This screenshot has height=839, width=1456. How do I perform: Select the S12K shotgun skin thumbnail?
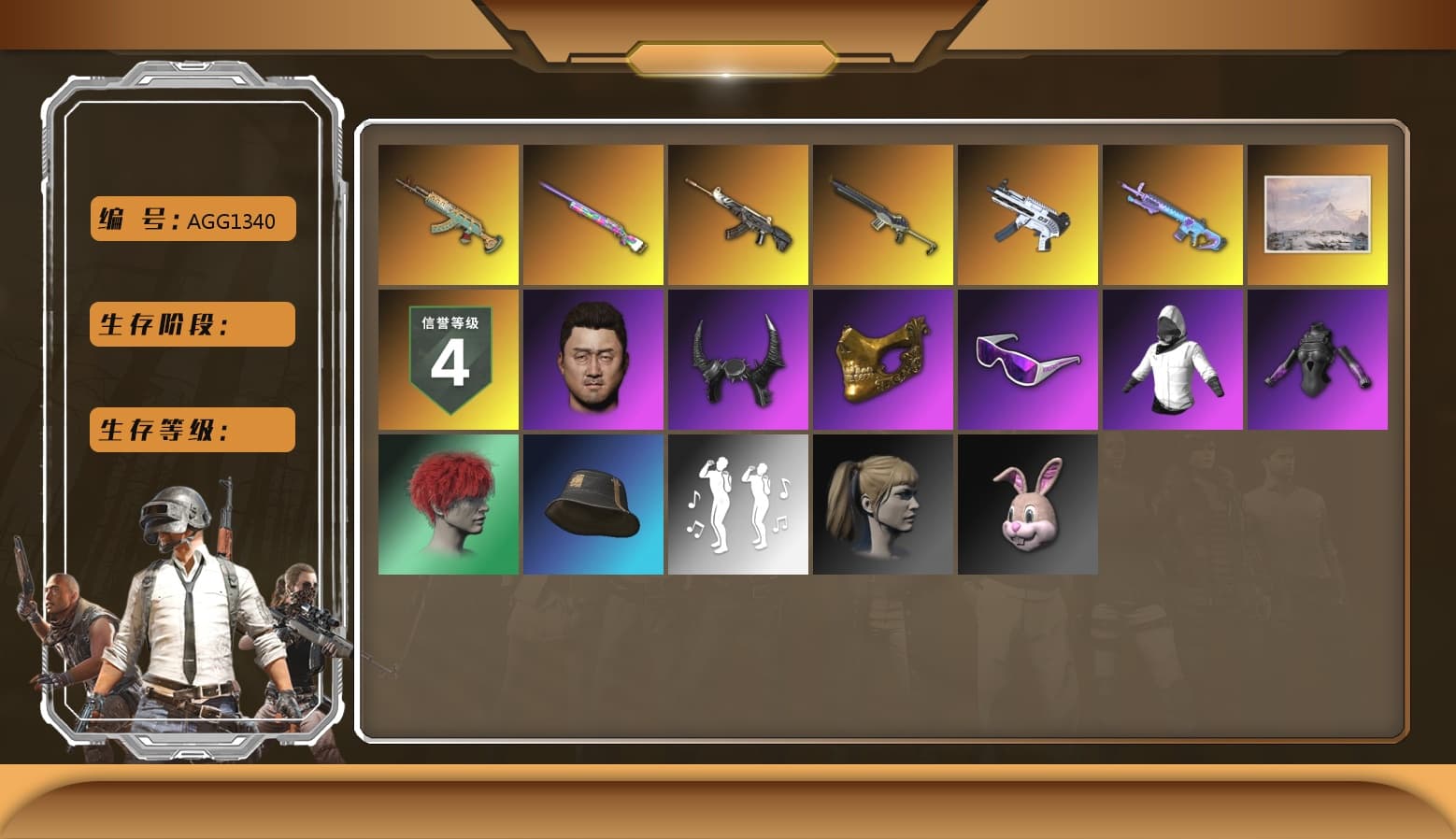click(882, 214)
